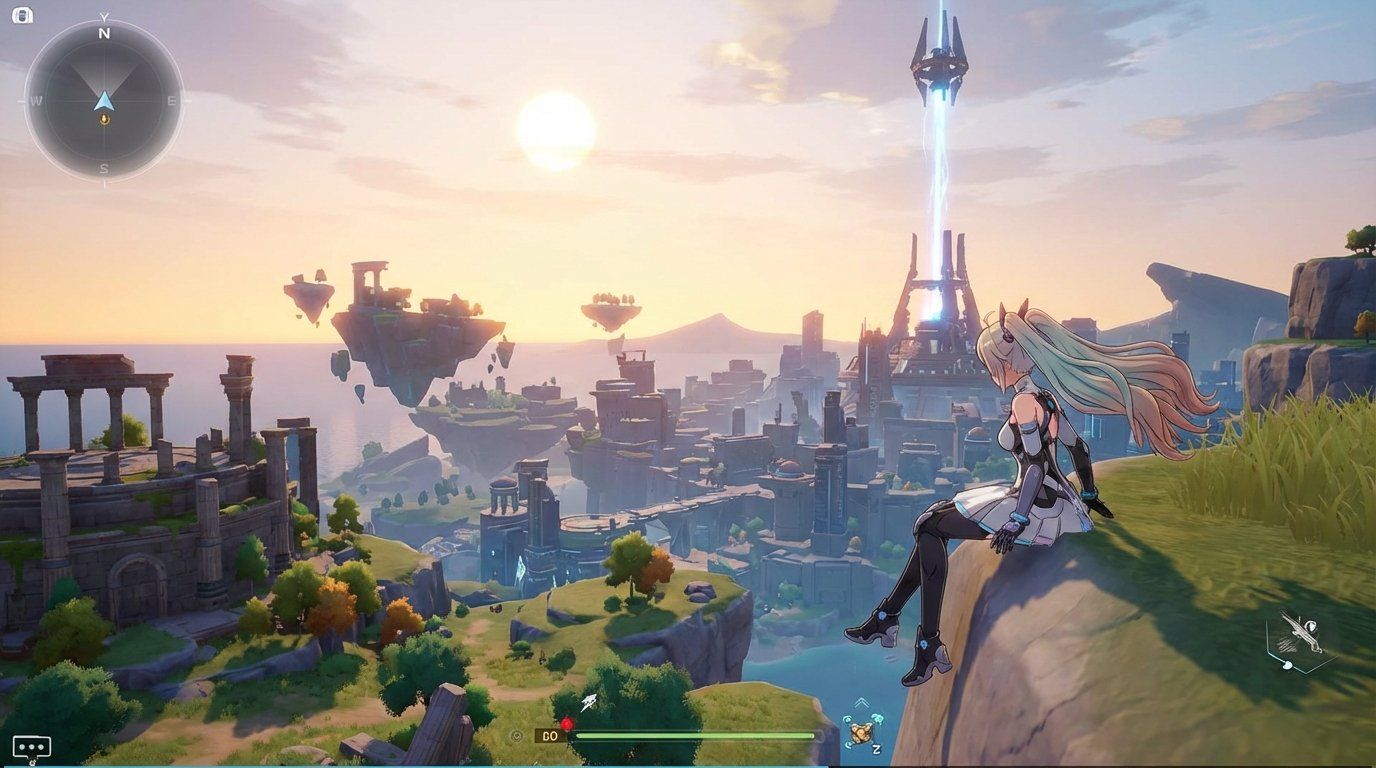Screen dimensions: 1376x768
Task: Click the North marker on the compass
Action: pyautogui.click(x=103, y=35)
